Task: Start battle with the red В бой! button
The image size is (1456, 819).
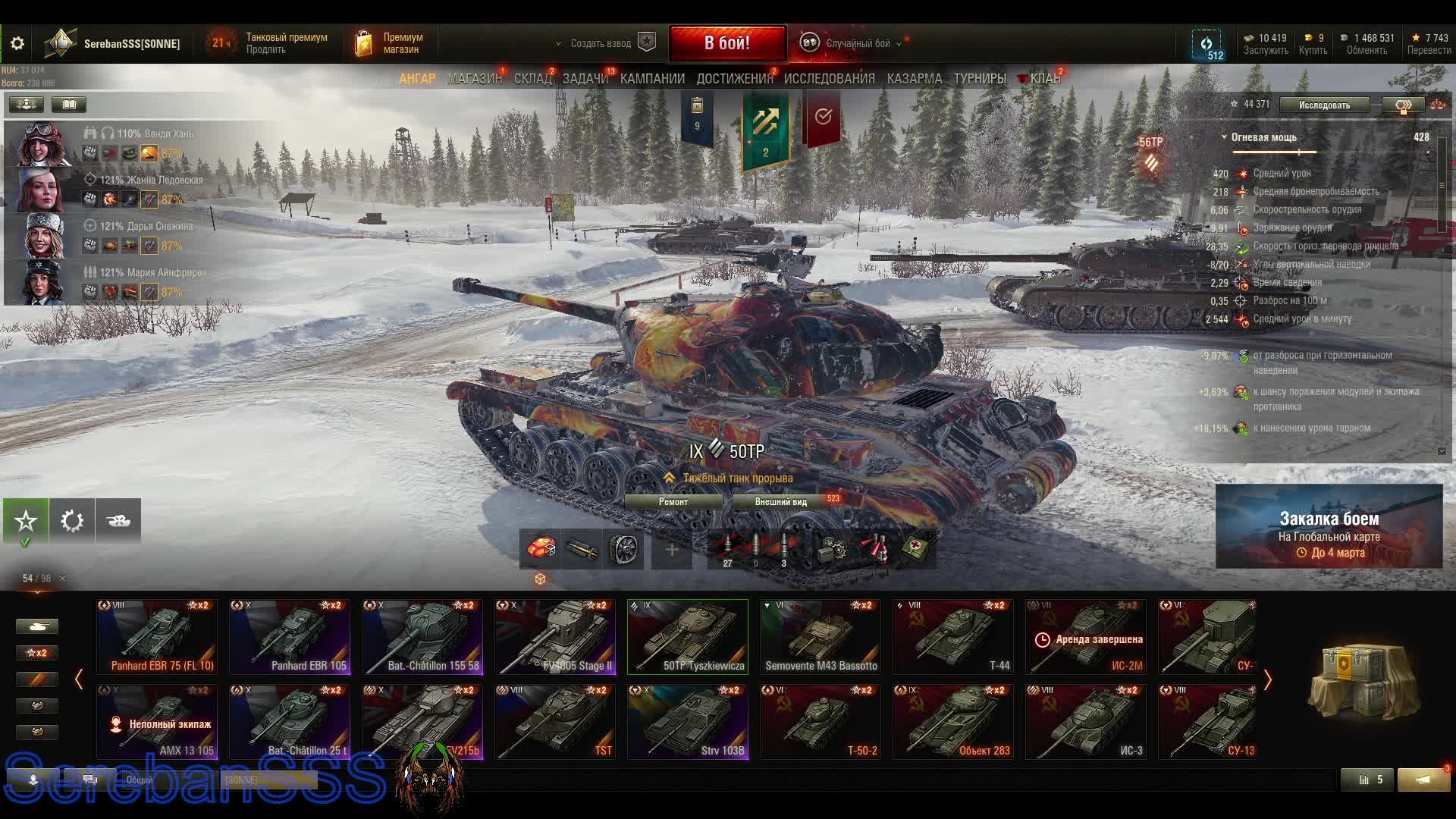Action: tap(727, 43)
